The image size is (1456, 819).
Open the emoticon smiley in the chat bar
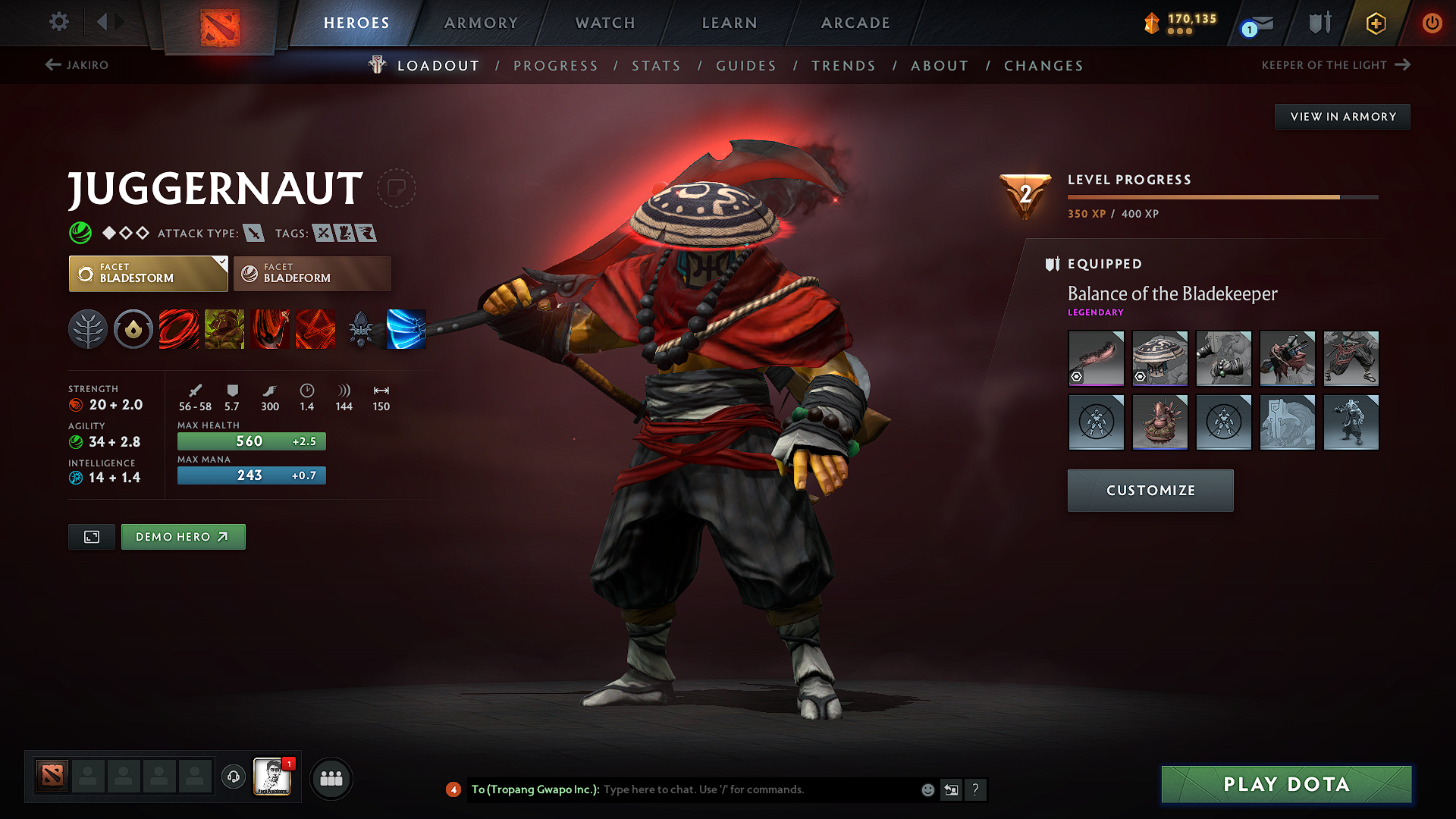tap(927, 789)
